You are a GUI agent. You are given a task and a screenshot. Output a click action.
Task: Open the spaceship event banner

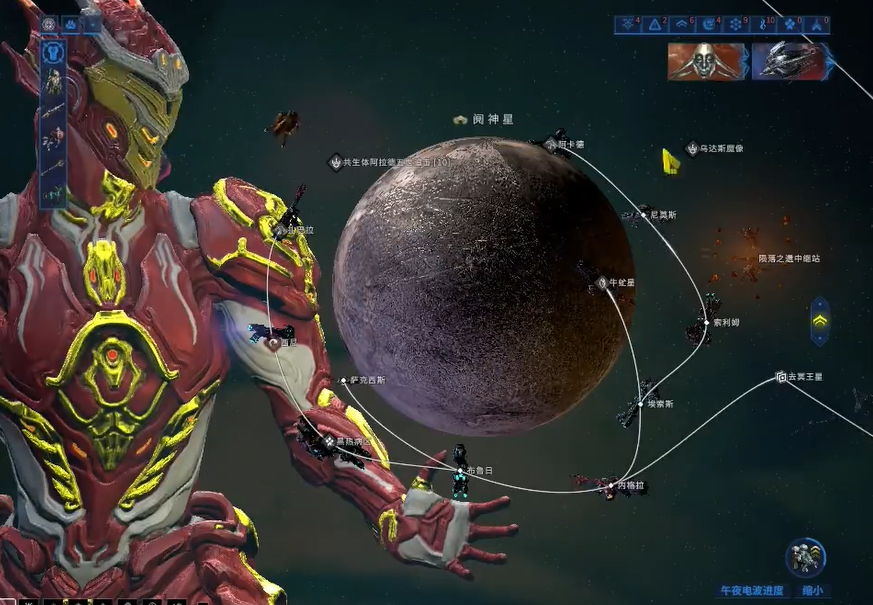pyautogui.click(x=790, y=61)
